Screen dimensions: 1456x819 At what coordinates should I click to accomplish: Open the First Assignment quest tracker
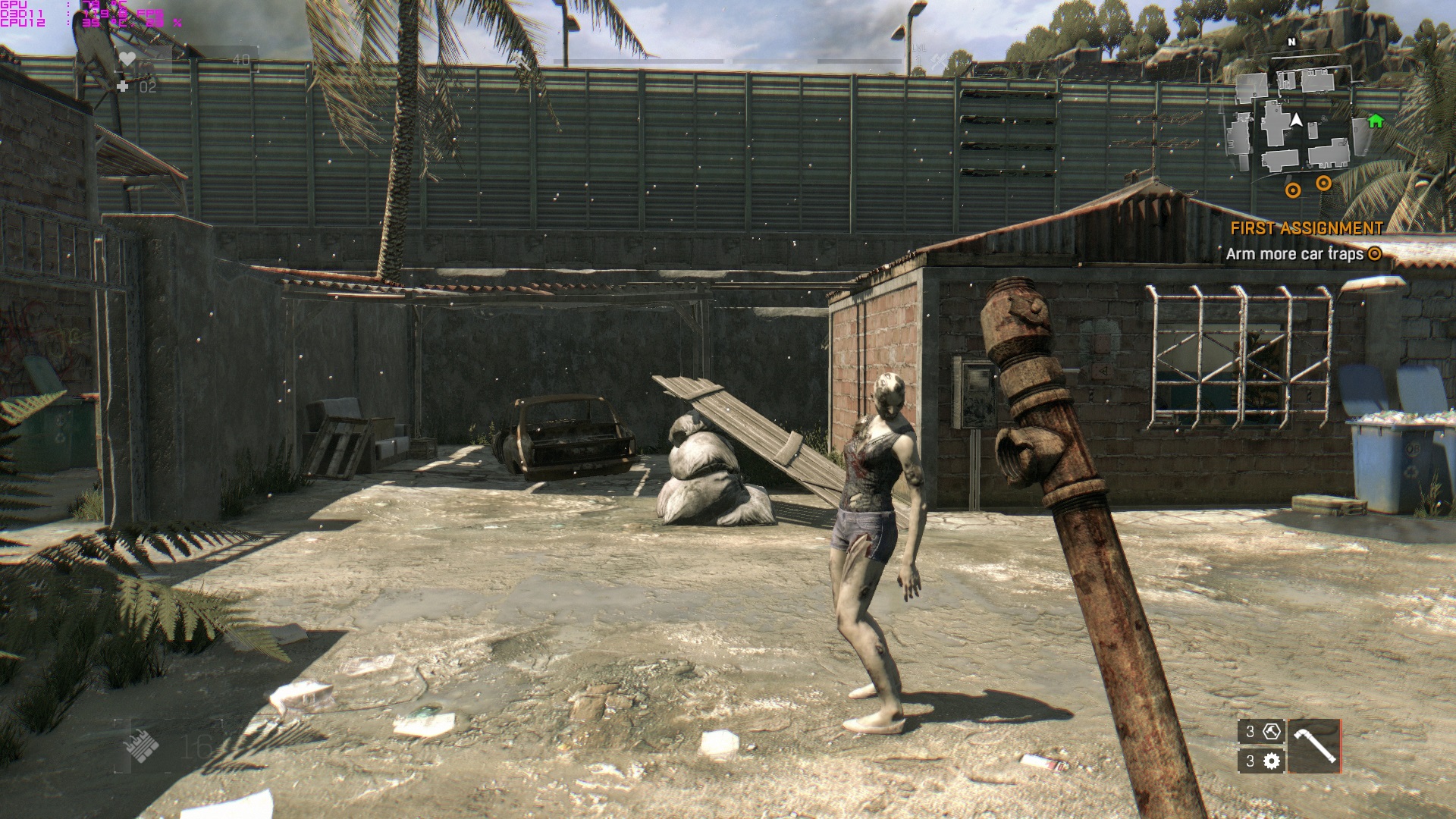pyautogui.click(x=1306, y=228)
